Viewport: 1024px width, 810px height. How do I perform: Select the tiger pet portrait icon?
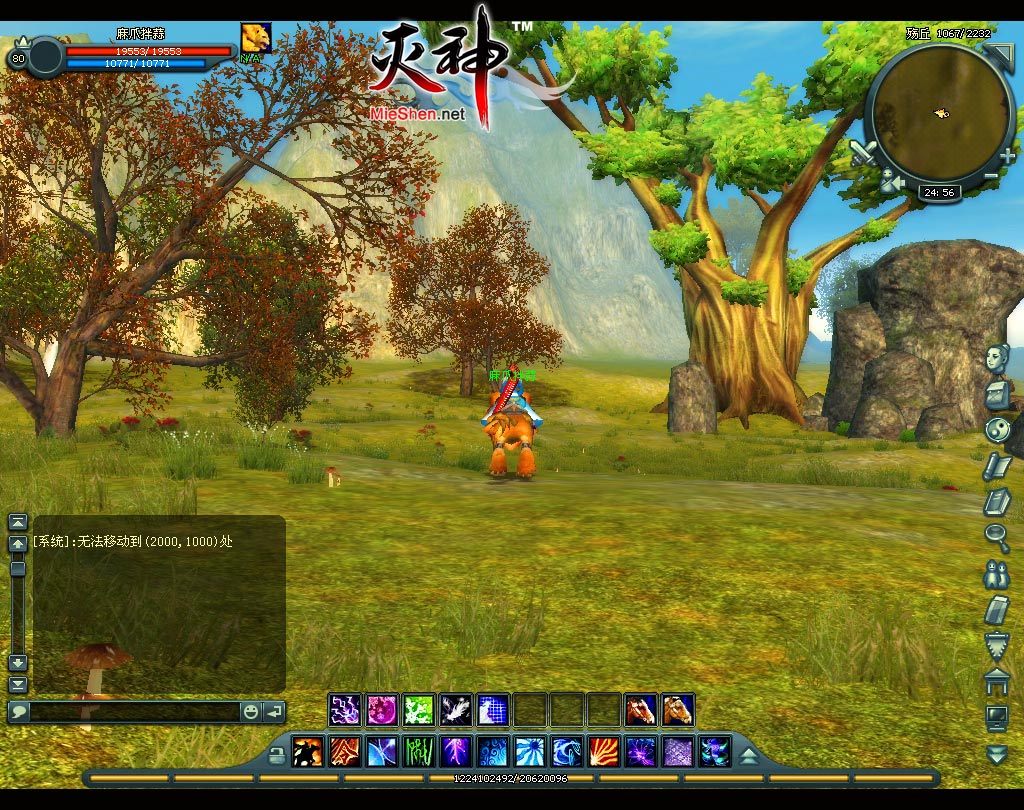tap(256, 38)
